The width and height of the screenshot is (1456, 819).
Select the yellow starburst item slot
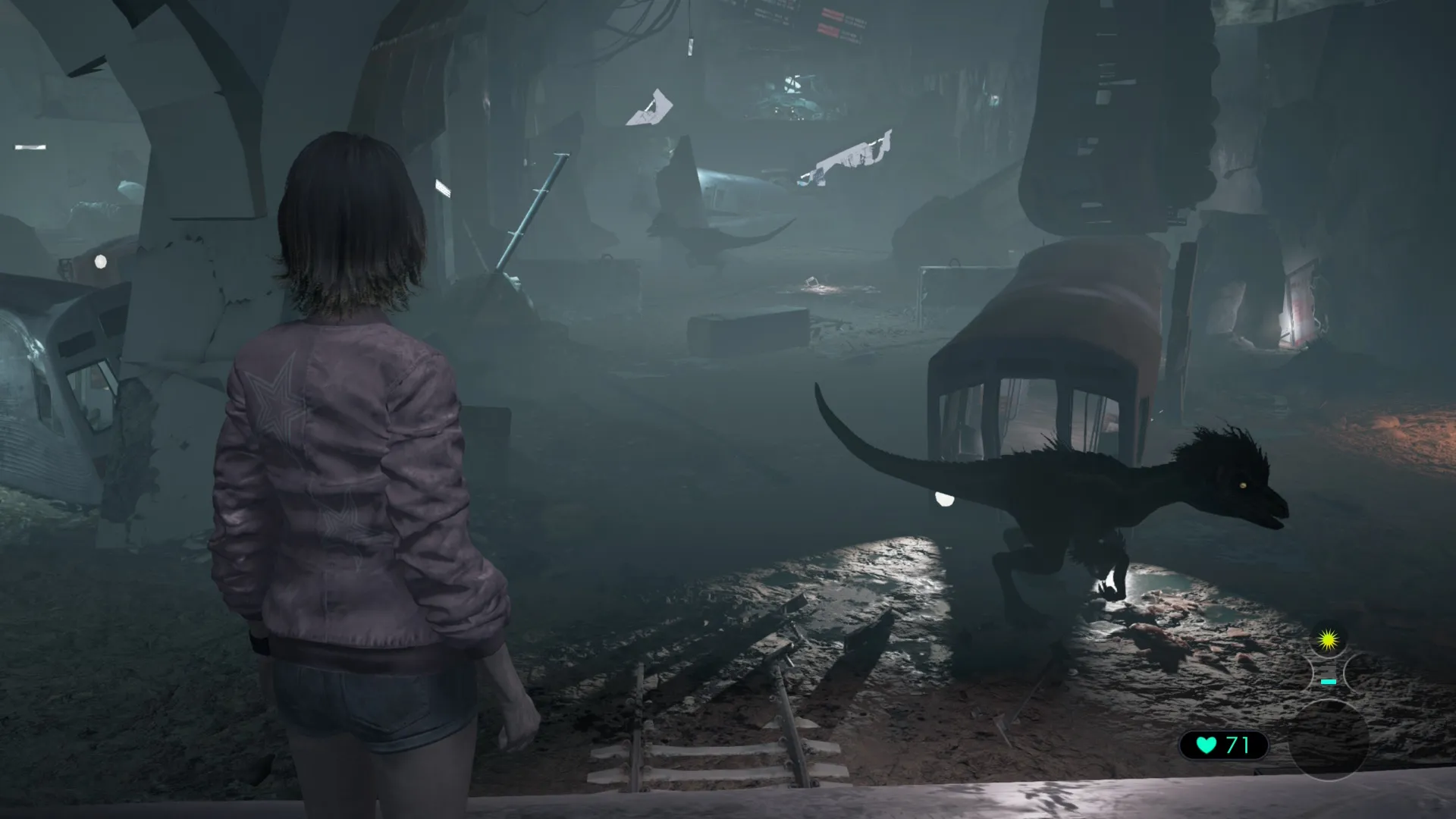[x=1327, y=642]
